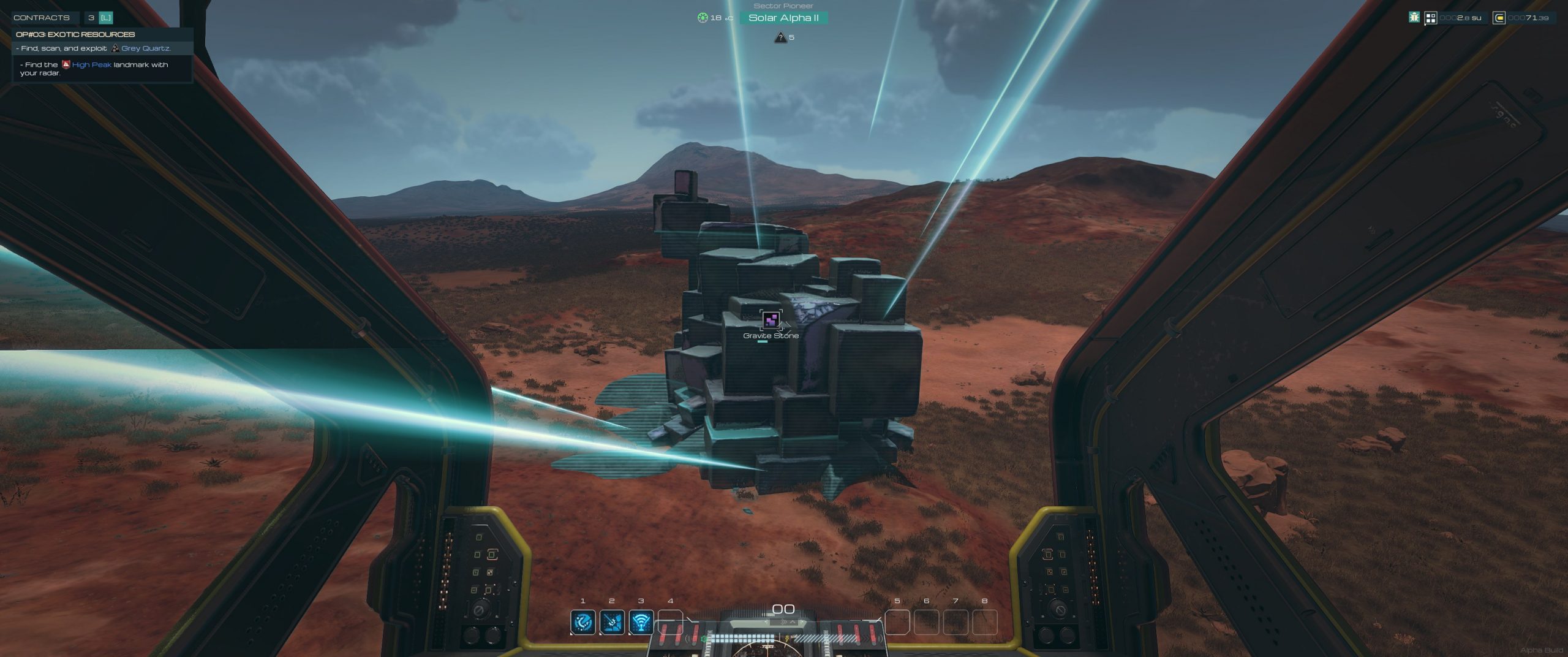Click the Grey Quartz objective link
Viewport: 1568px width, 657px height.
coord(146,48)
